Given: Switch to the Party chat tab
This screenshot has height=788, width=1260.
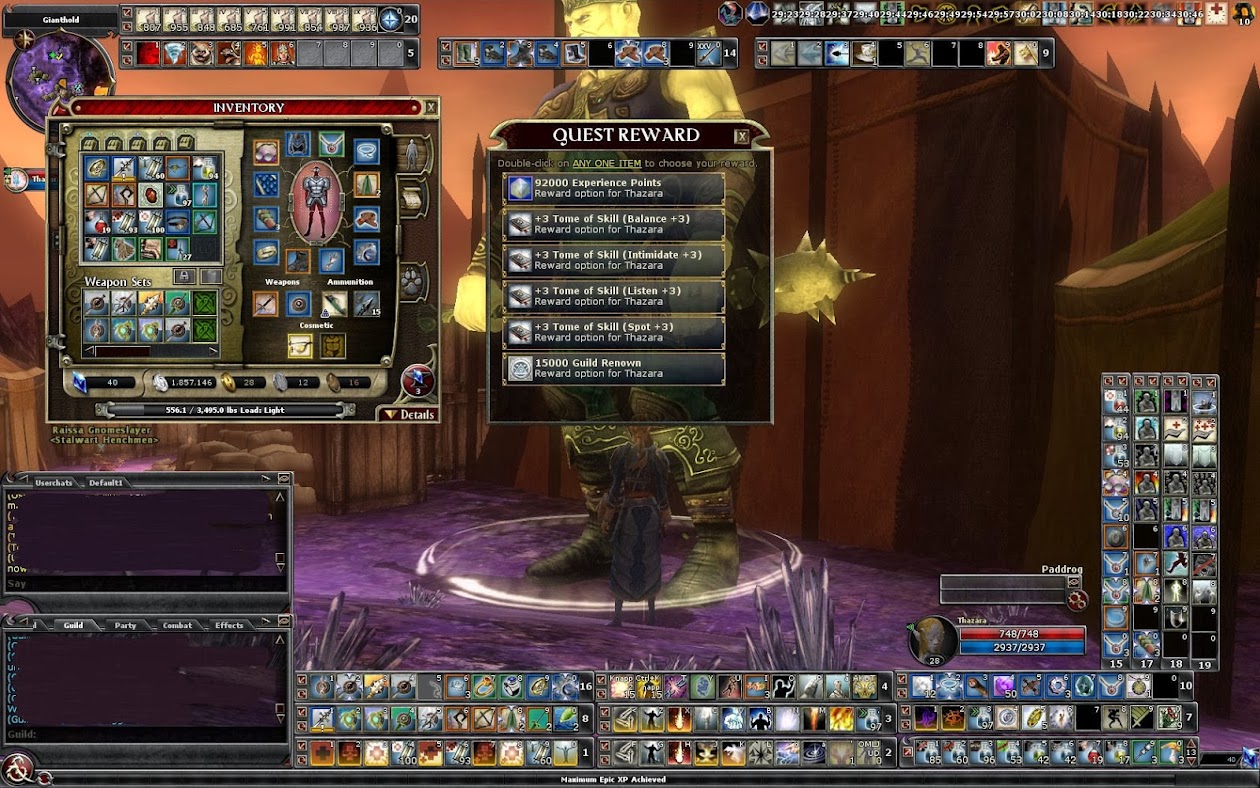Looking at the screenshot, I should coord(125,626).
